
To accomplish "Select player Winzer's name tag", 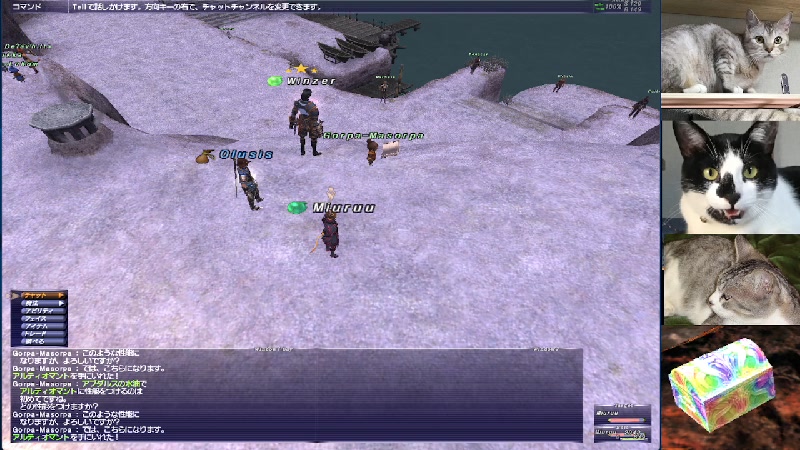I will 311,81.
